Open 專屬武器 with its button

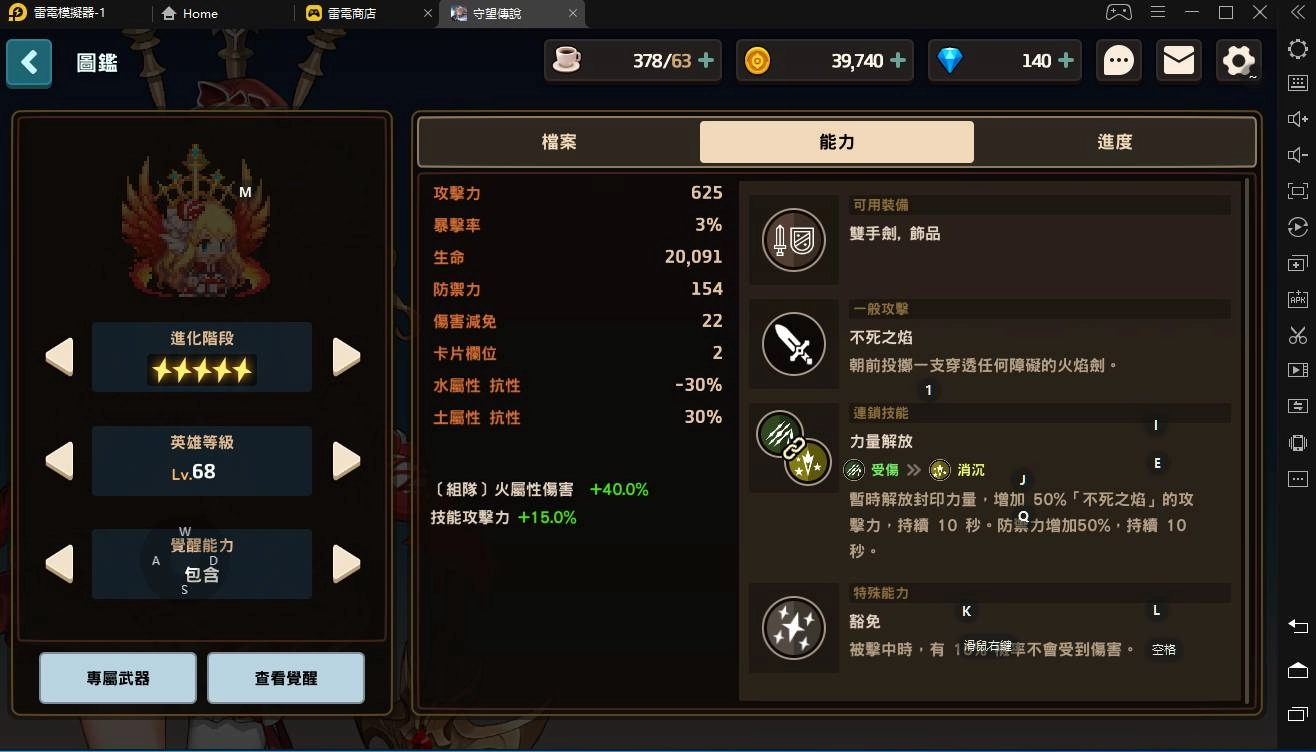117,677
